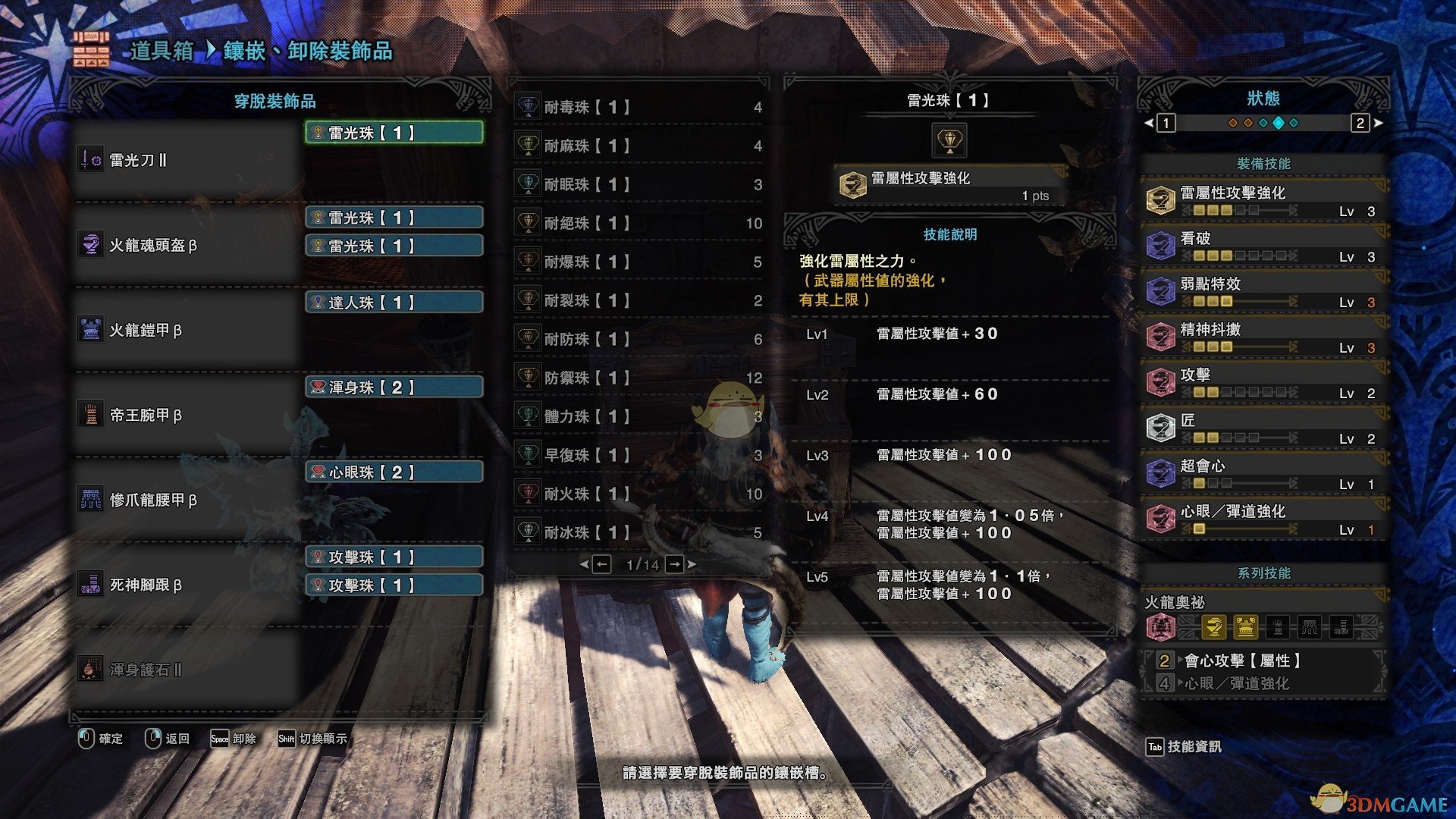Choose the 火龍魂頭盔β helmet row
Viewport: 1456px width, 819px height.
(x=186, y=245)
